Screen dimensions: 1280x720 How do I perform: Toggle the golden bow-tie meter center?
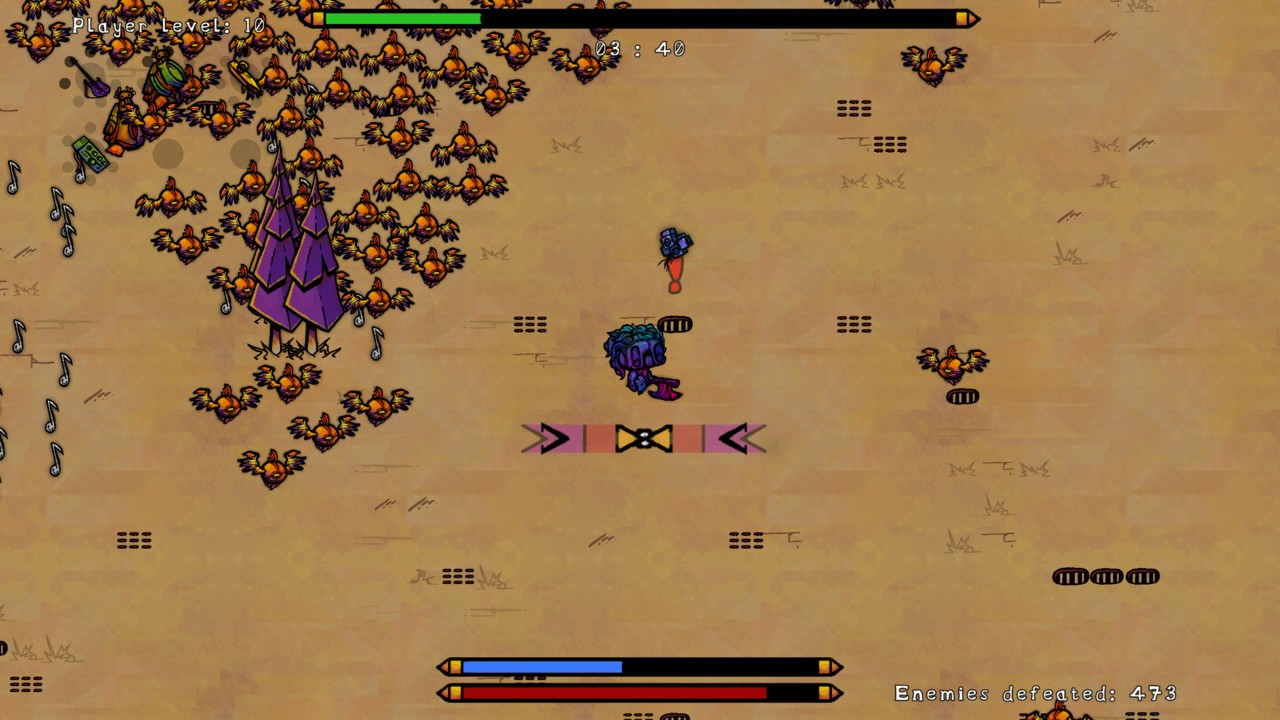[643, 437]
